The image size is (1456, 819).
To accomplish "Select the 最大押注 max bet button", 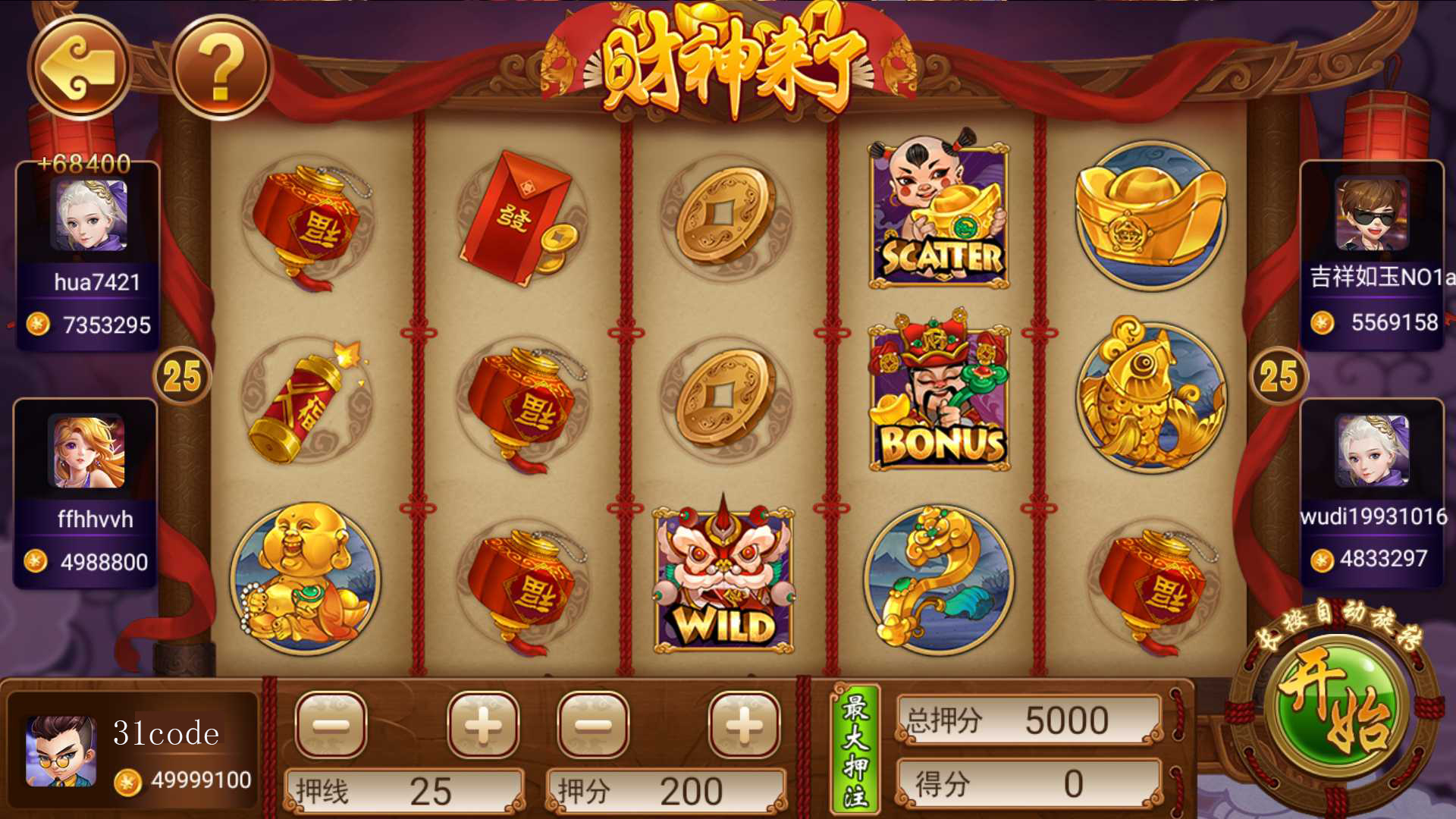I will [x=855, y=749].
